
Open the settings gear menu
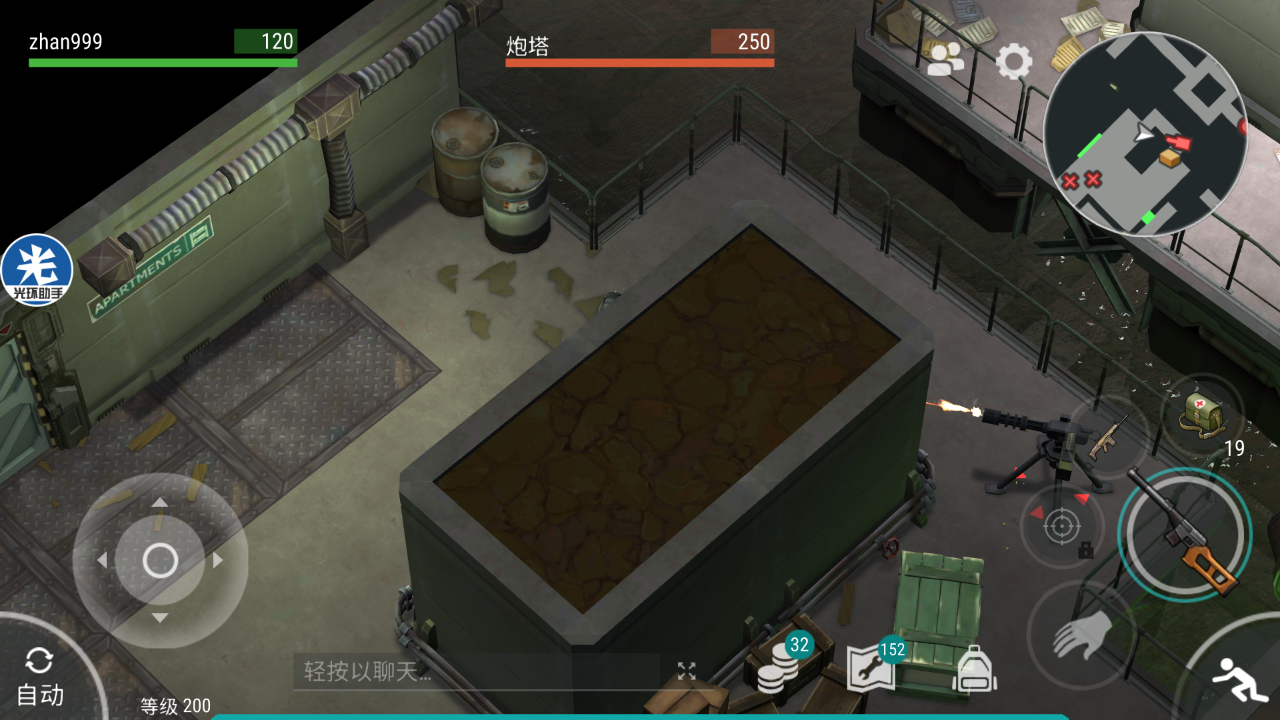pos(1014,62)
